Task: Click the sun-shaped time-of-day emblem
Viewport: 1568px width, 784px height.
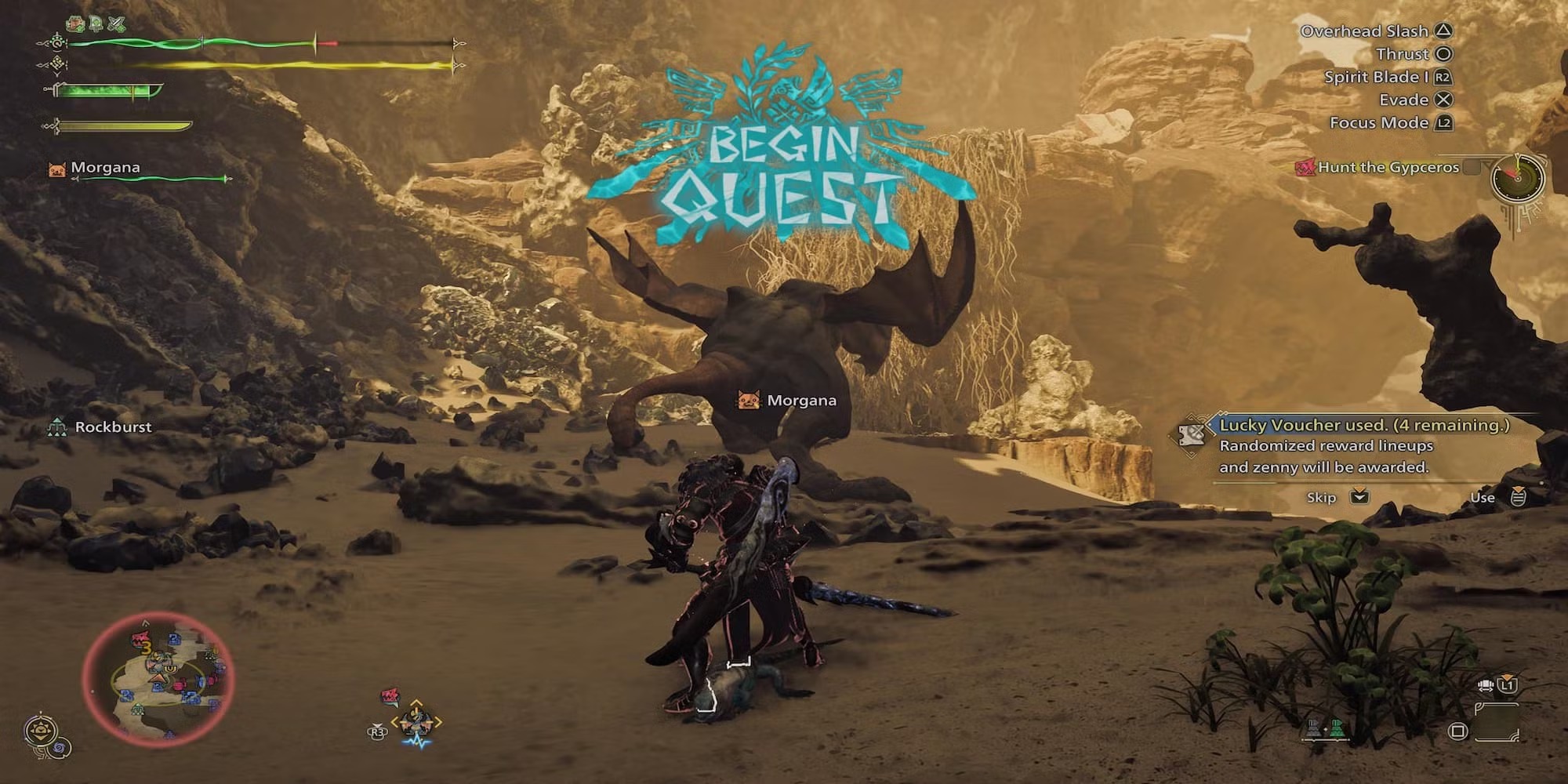Action: (39, 733)
